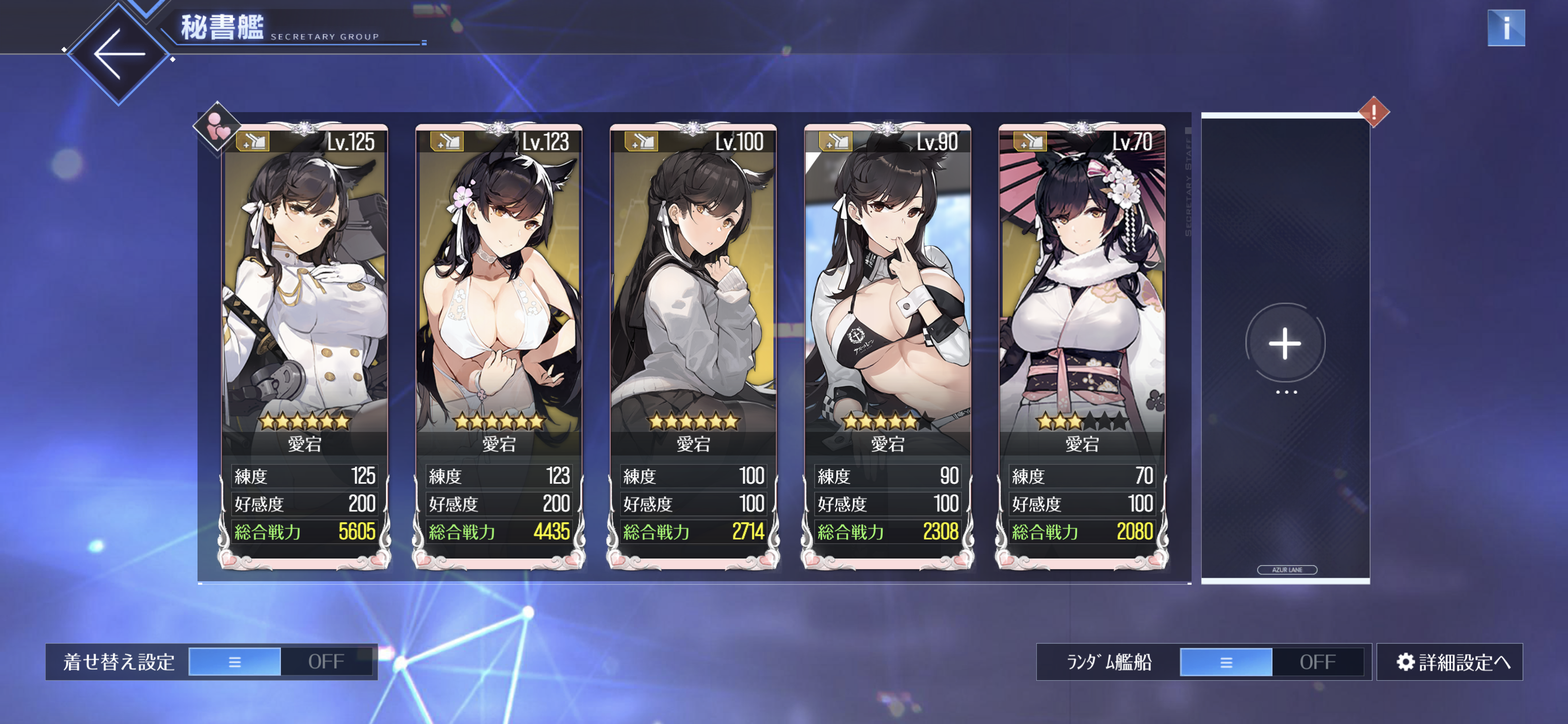
Task: Toggle the 着せ替え設定 switch
Action: (280, 661)
